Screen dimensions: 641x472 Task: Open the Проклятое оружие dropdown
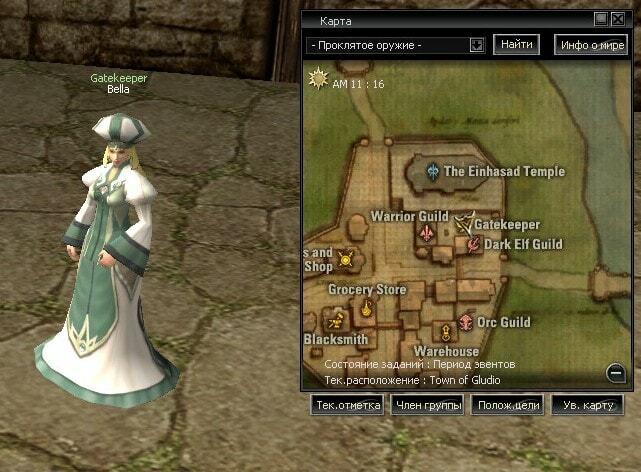point(476,45)
